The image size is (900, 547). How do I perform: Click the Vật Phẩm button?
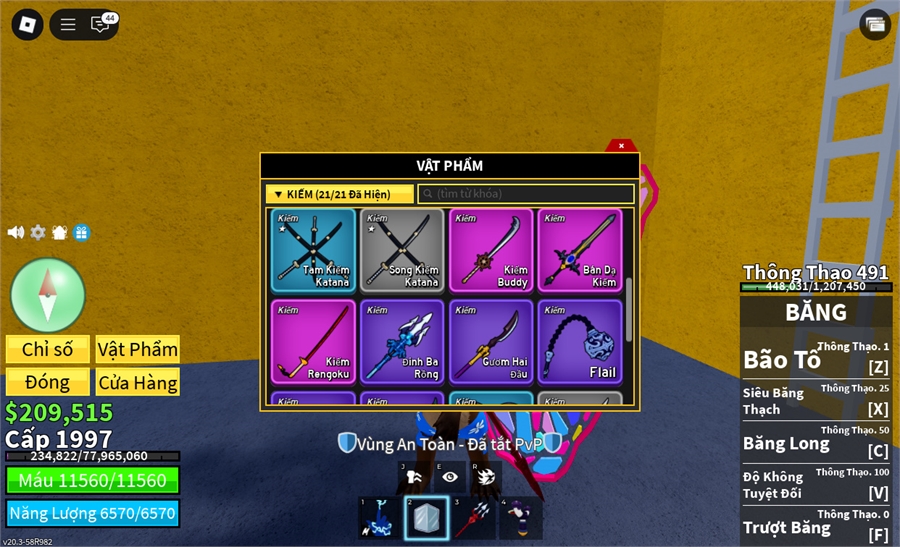[x=138, y=349]
